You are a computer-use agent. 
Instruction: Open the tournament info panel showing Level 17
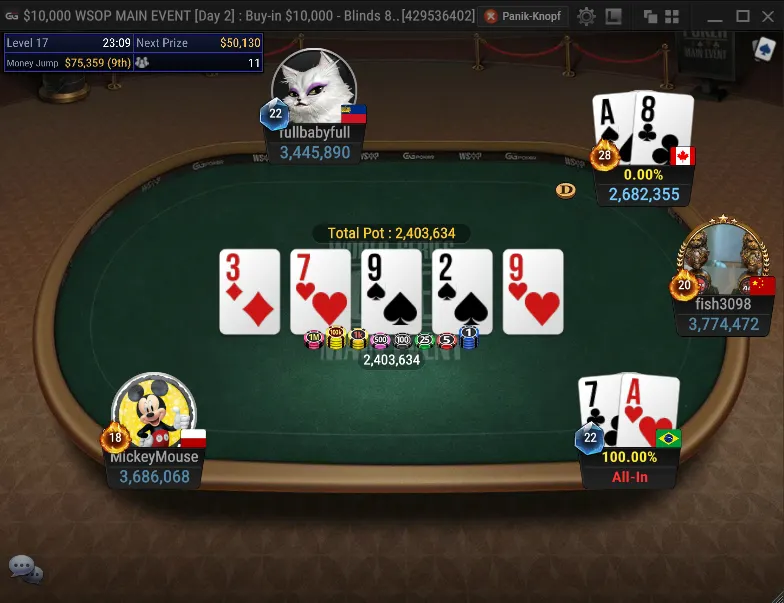tap(133, 52)
